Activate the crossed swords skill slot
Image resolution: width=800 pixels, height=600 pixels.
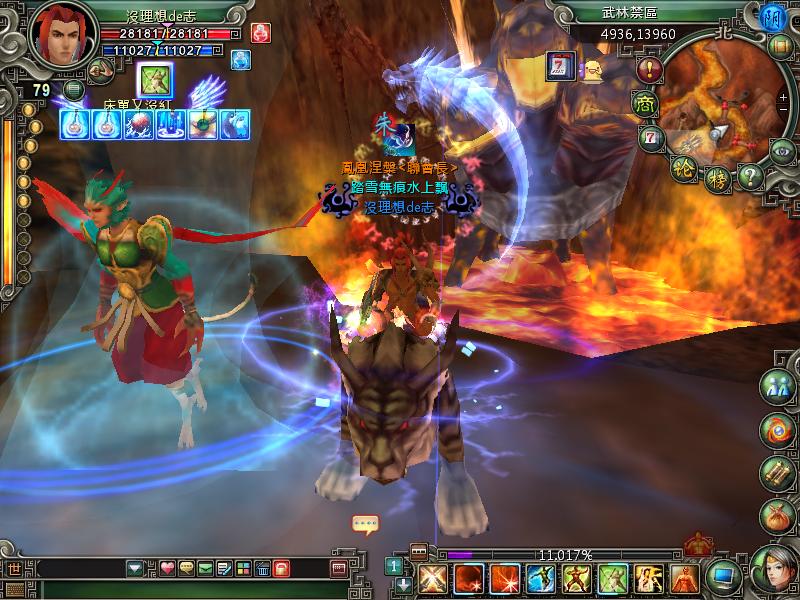coord(432,578)
